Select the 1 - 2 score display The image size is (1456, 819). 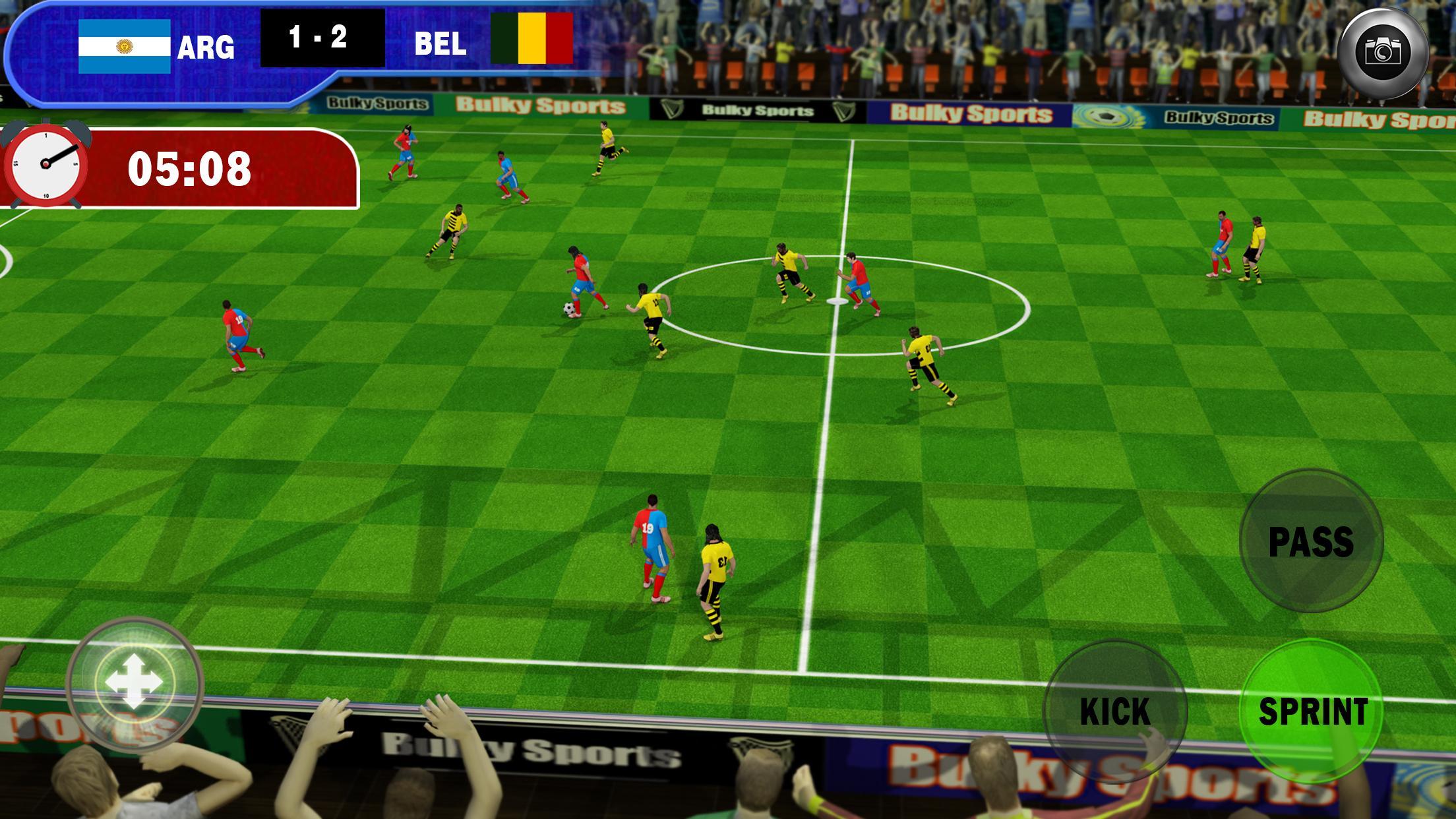(x=319, y=41)
